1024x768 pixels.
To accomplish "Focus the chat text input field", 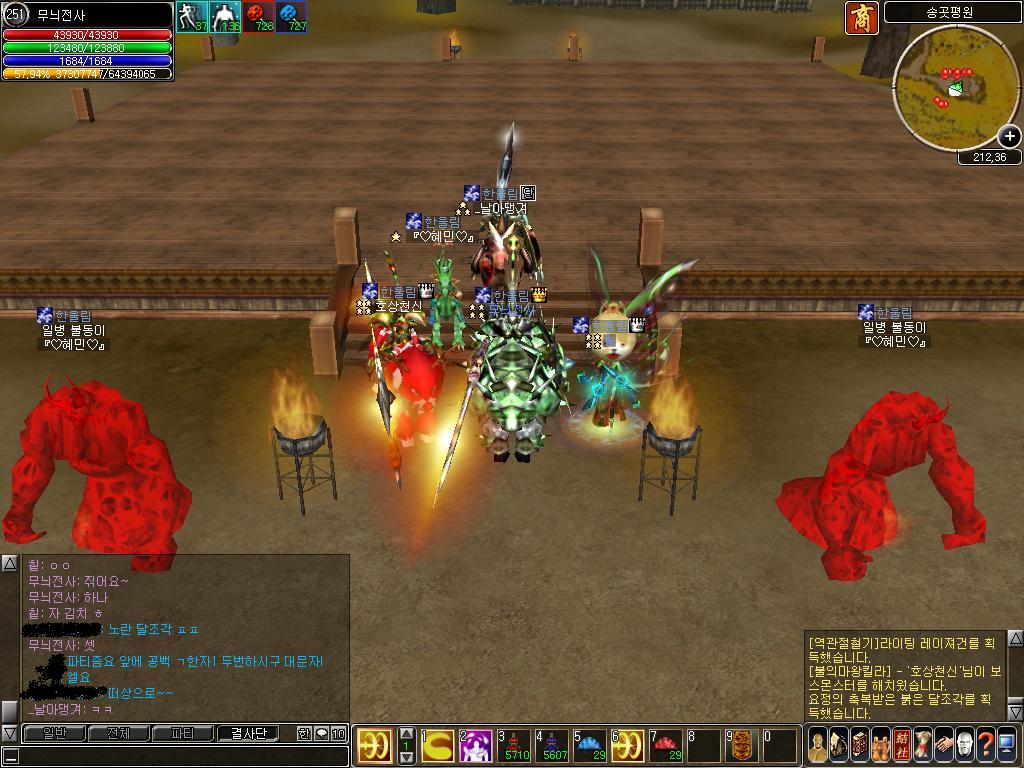I will pyautogui.click(x=180, y=756).
